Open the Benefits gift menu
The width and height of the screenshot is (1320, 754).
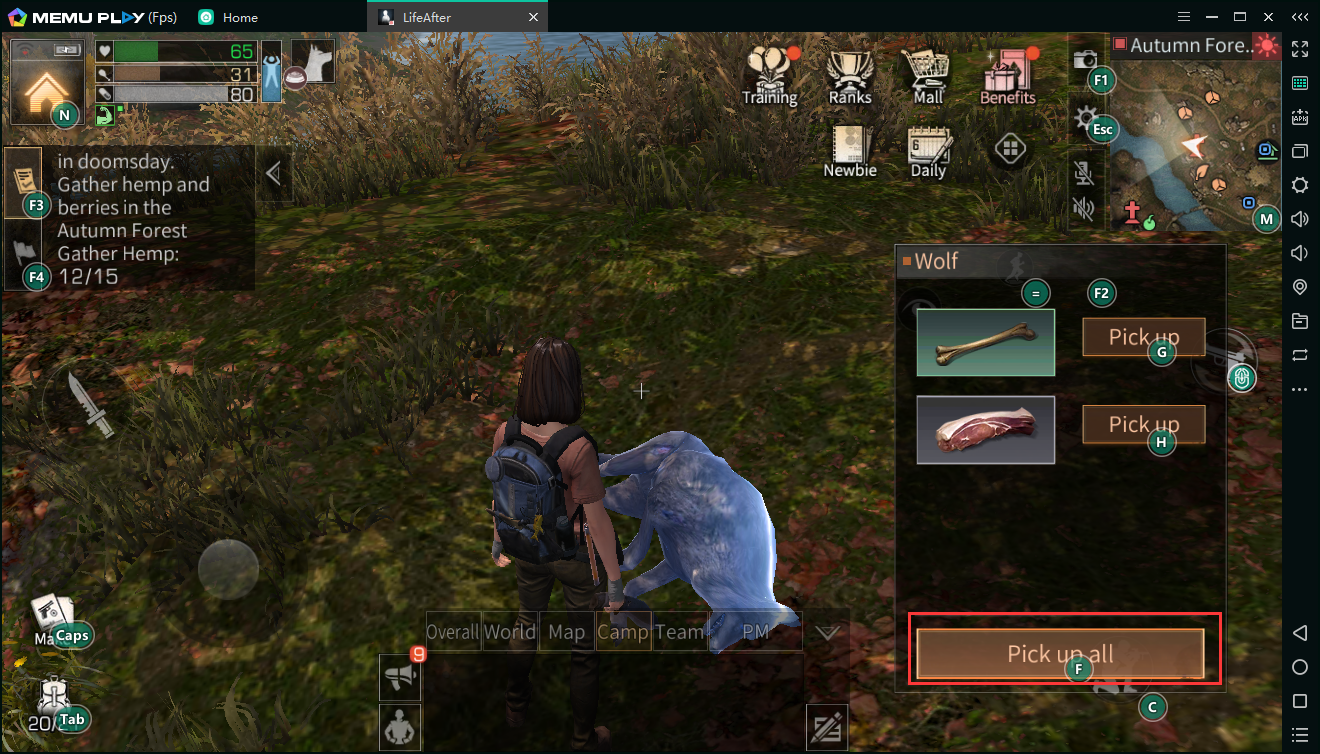point(1007,75)
